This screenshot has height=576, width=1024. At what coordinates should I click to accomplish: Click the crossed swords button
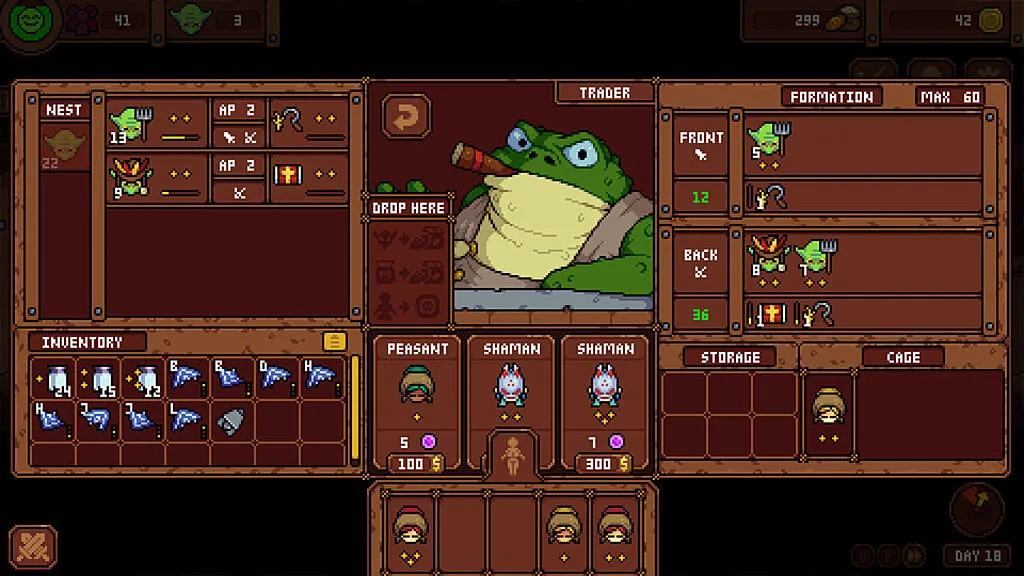click(33, 547)
